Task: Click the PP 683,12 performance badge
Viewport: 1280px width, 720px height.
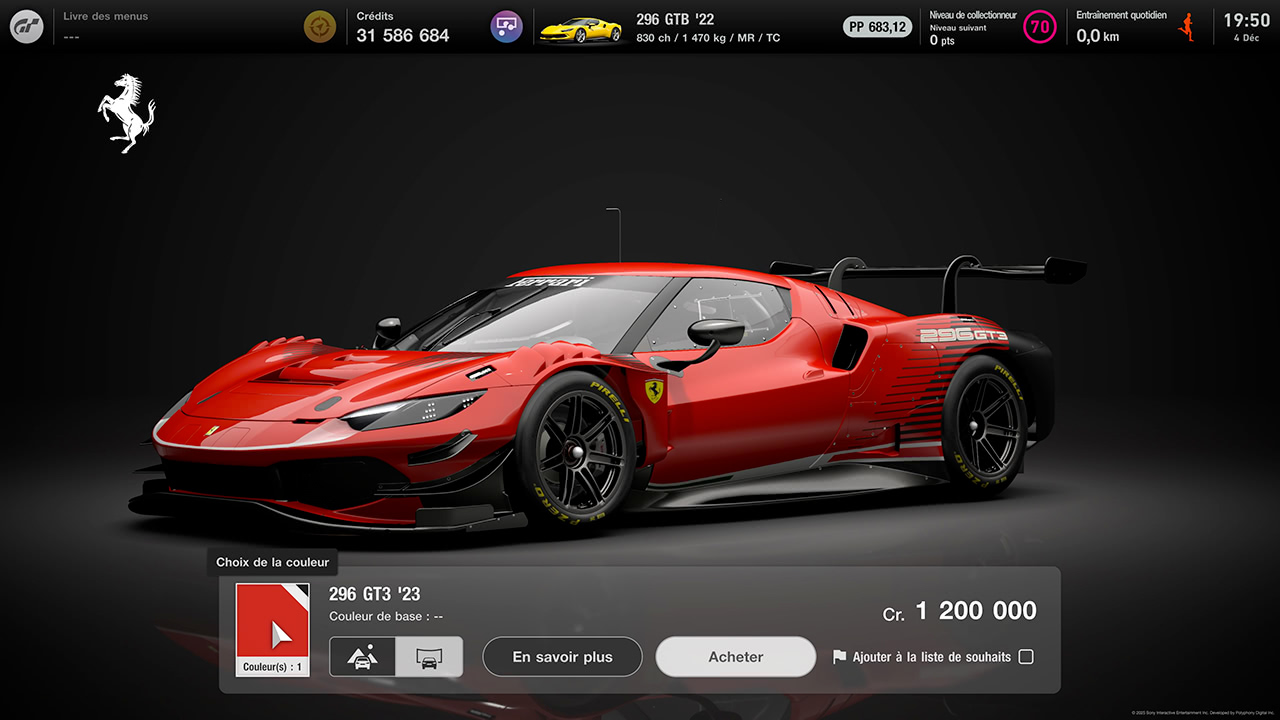Action: coord(877,27)
